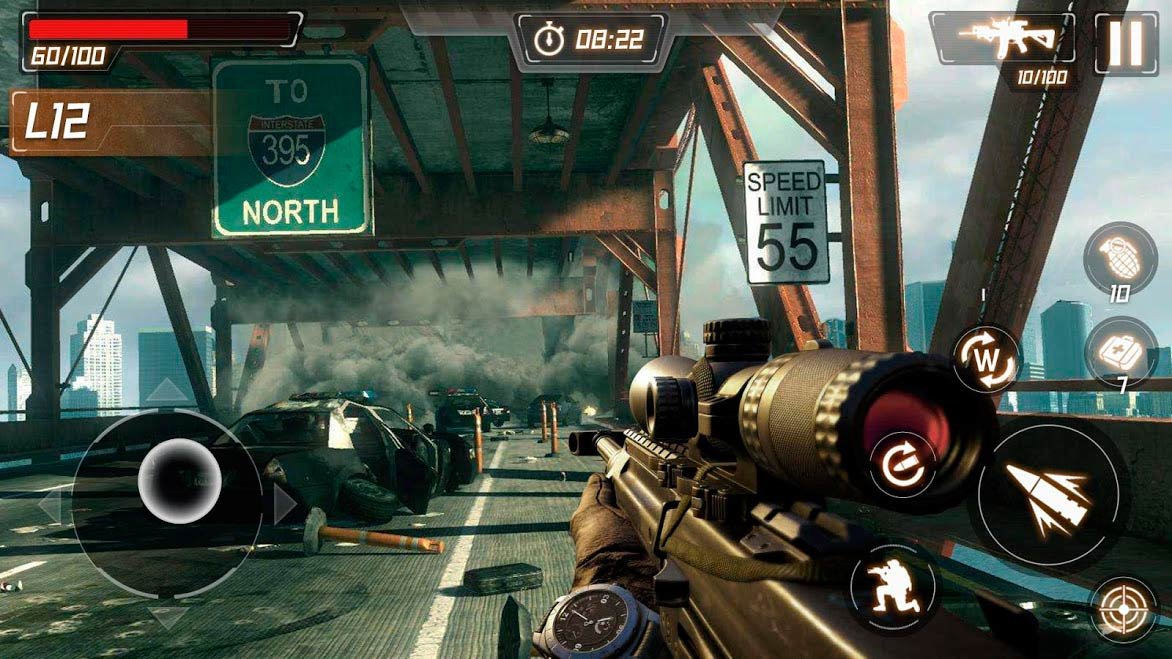1172x659 pixels.
Task: Pause the game
Action: pos(1126,43)
